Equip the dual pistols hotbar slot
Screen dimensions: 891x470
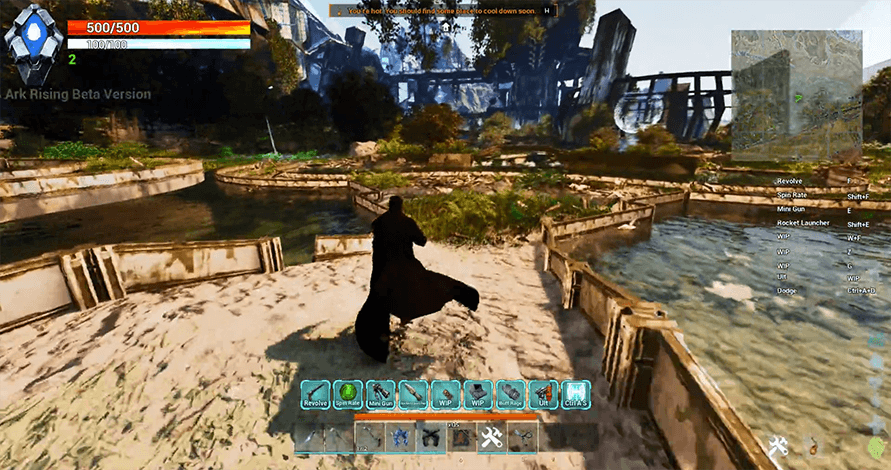[x=432, y=437]
